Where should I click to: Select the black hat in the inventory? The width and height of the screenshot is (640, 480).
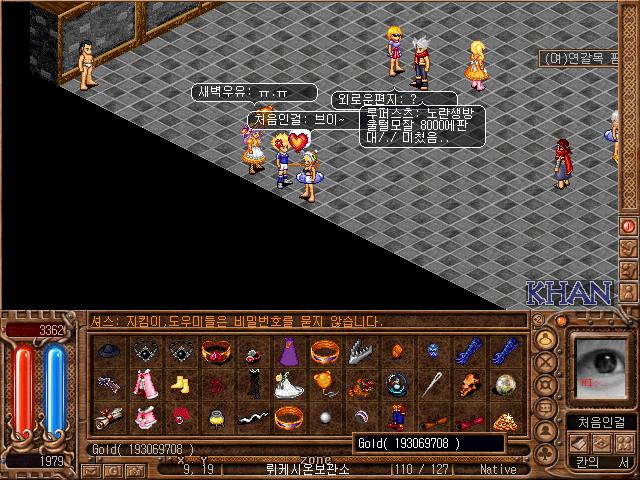click(109, 351)
